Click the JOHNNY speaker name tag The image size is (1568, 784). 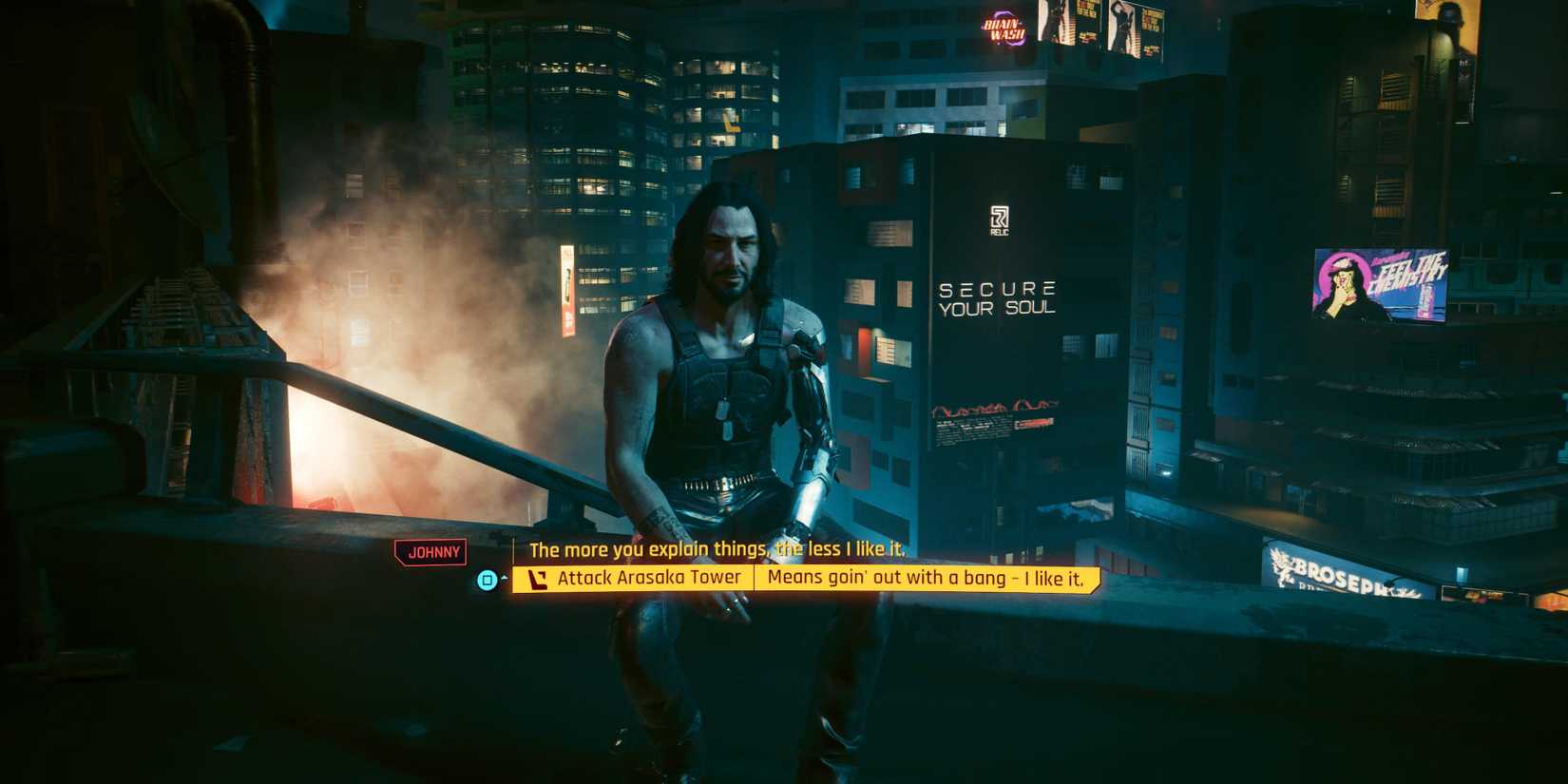432,551
